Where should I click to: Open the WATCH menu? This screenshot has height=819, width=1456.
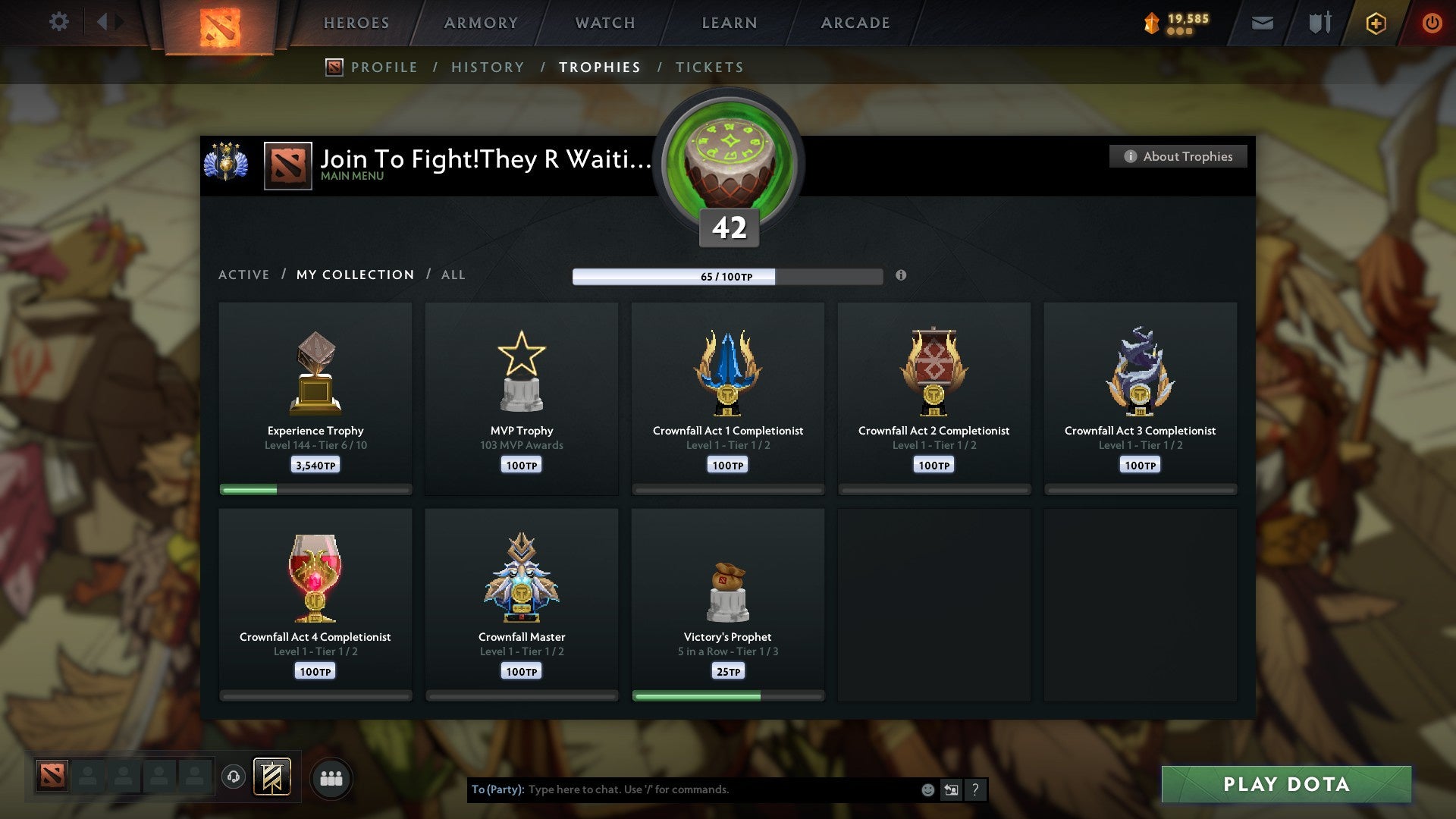click(x=604, y=23)
